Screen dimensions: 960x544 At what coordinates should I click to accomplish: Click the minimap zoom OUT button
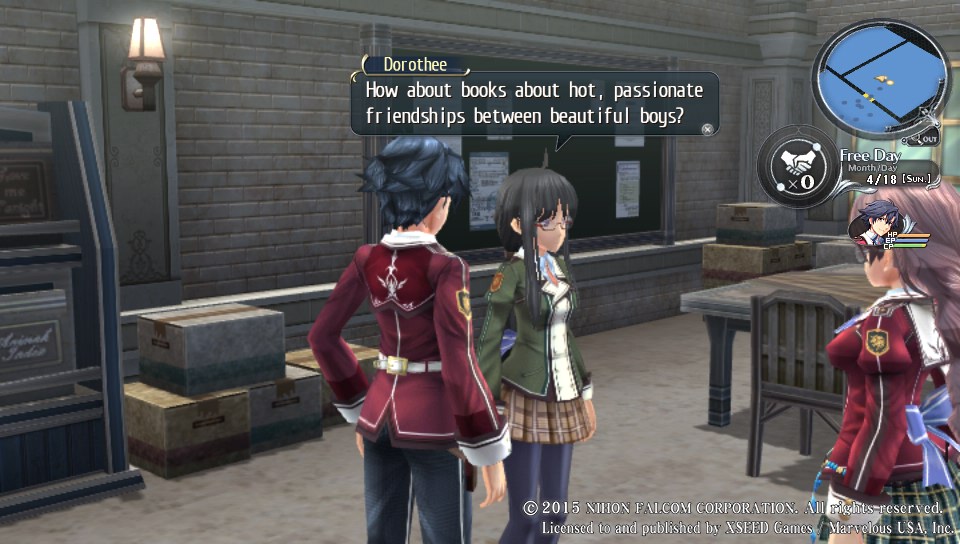click(926, 138)
